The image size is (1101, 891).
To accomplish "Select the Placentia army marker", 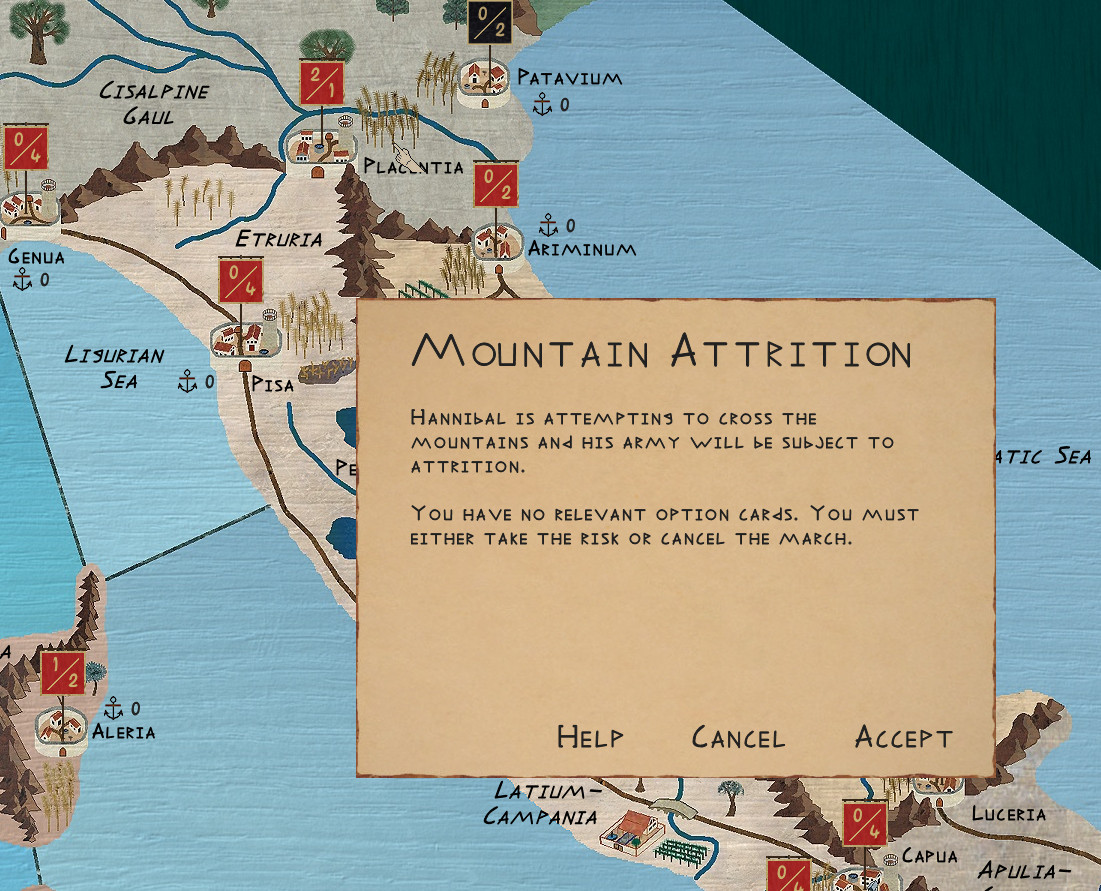I will tap(322, 82).
